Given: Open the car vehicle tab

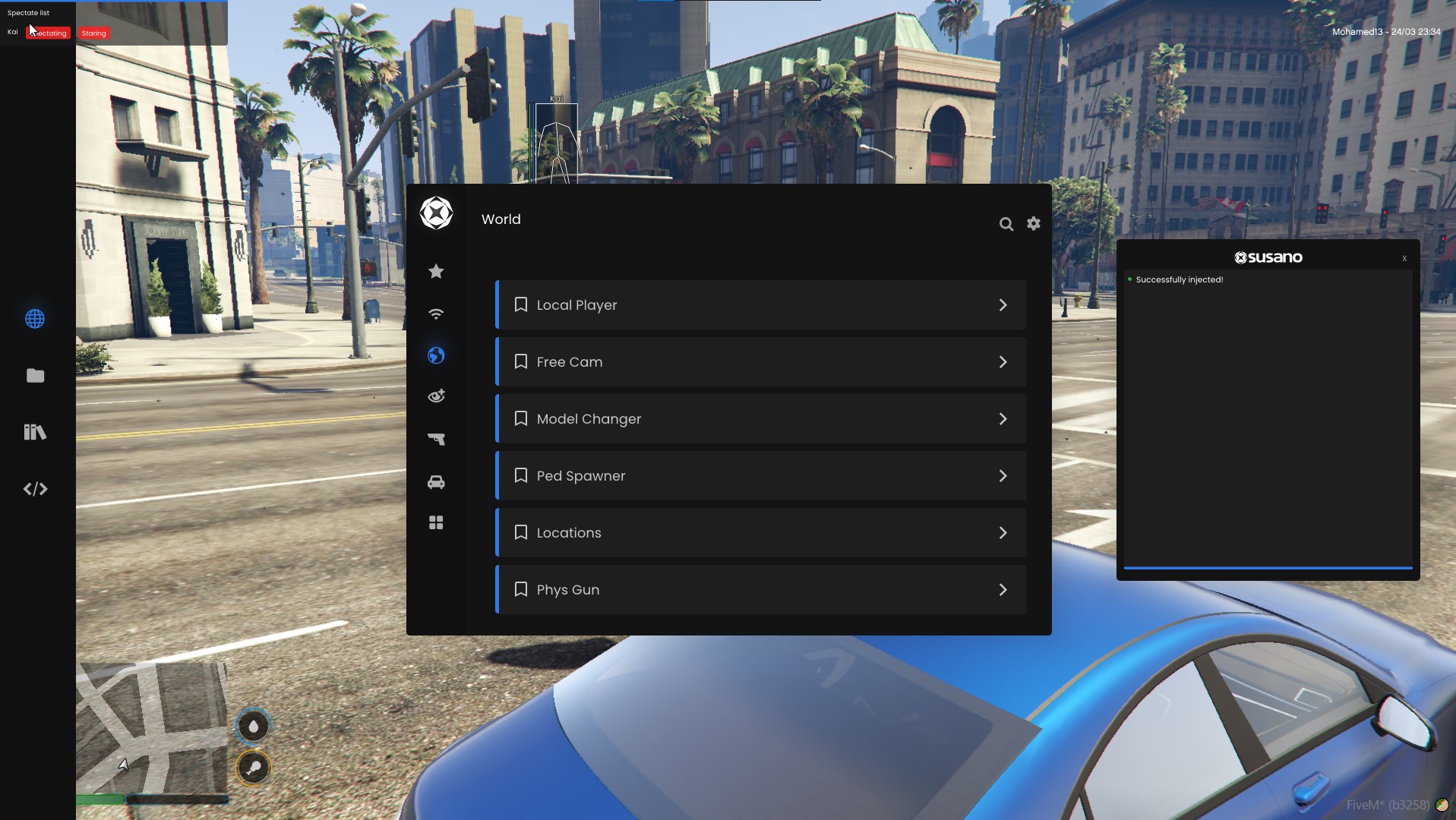Looking at the screenshot, I should [x=436, y=482].
